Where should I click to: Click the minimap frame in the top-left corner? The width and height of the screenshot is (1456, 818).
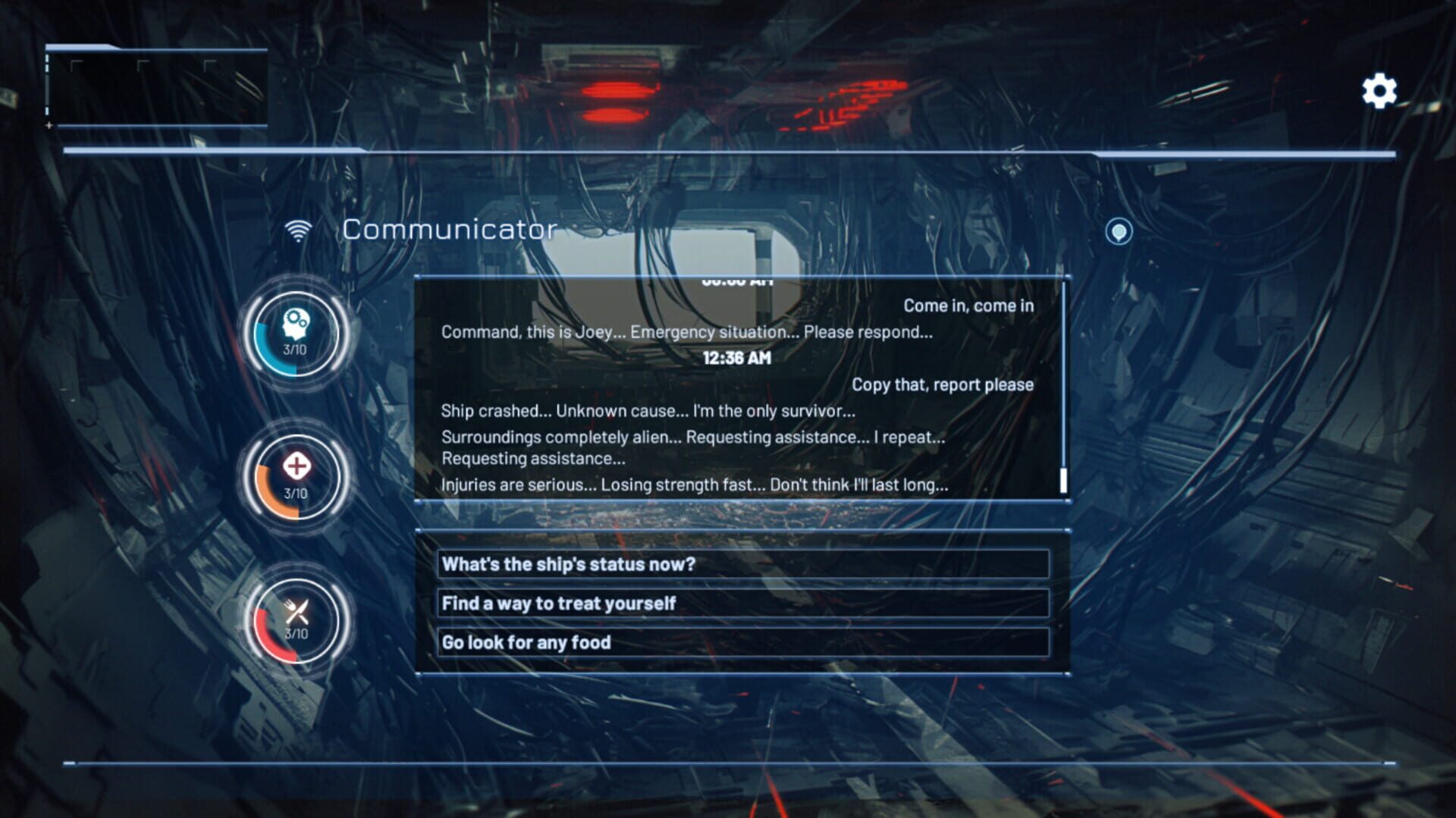coord(157,83)
